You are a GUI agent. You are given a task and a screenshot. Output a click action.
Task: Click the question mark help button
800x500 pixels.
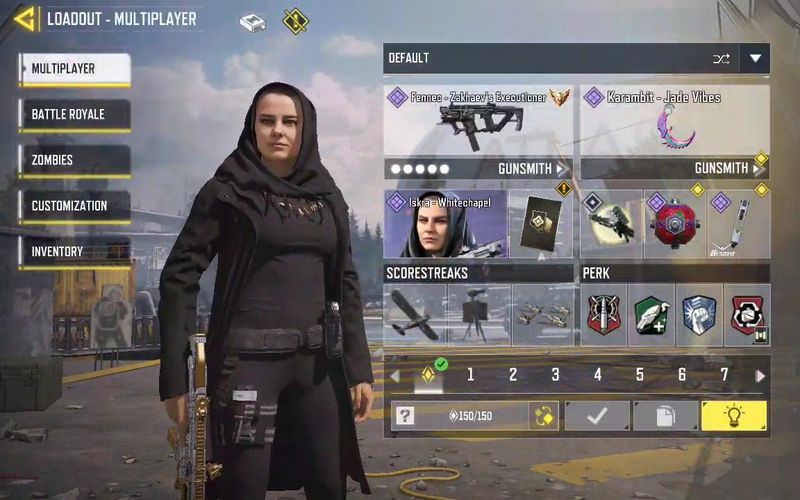(405, 416)
